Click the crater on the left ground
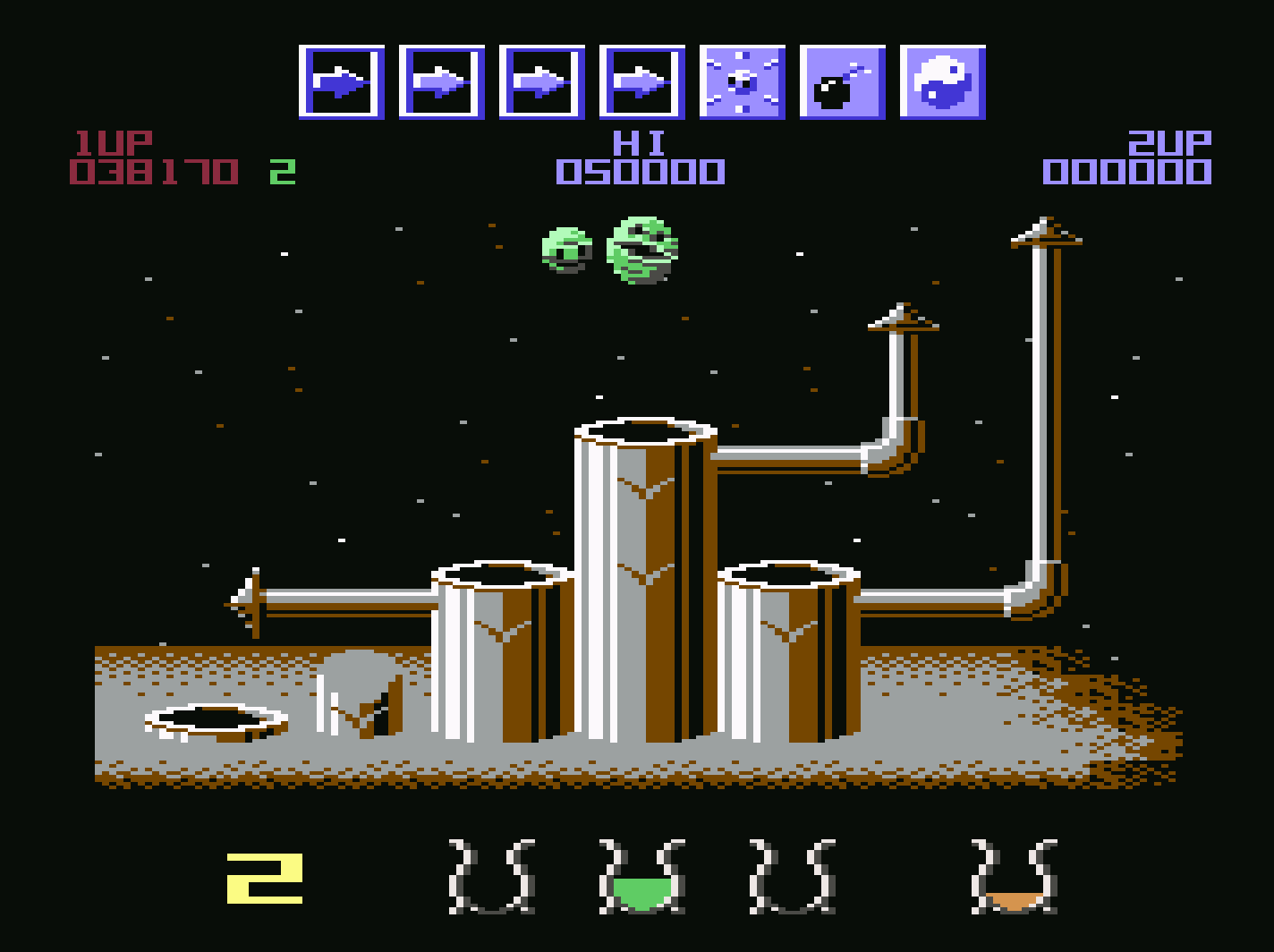The image size is (1274, 952). [215, 720]
